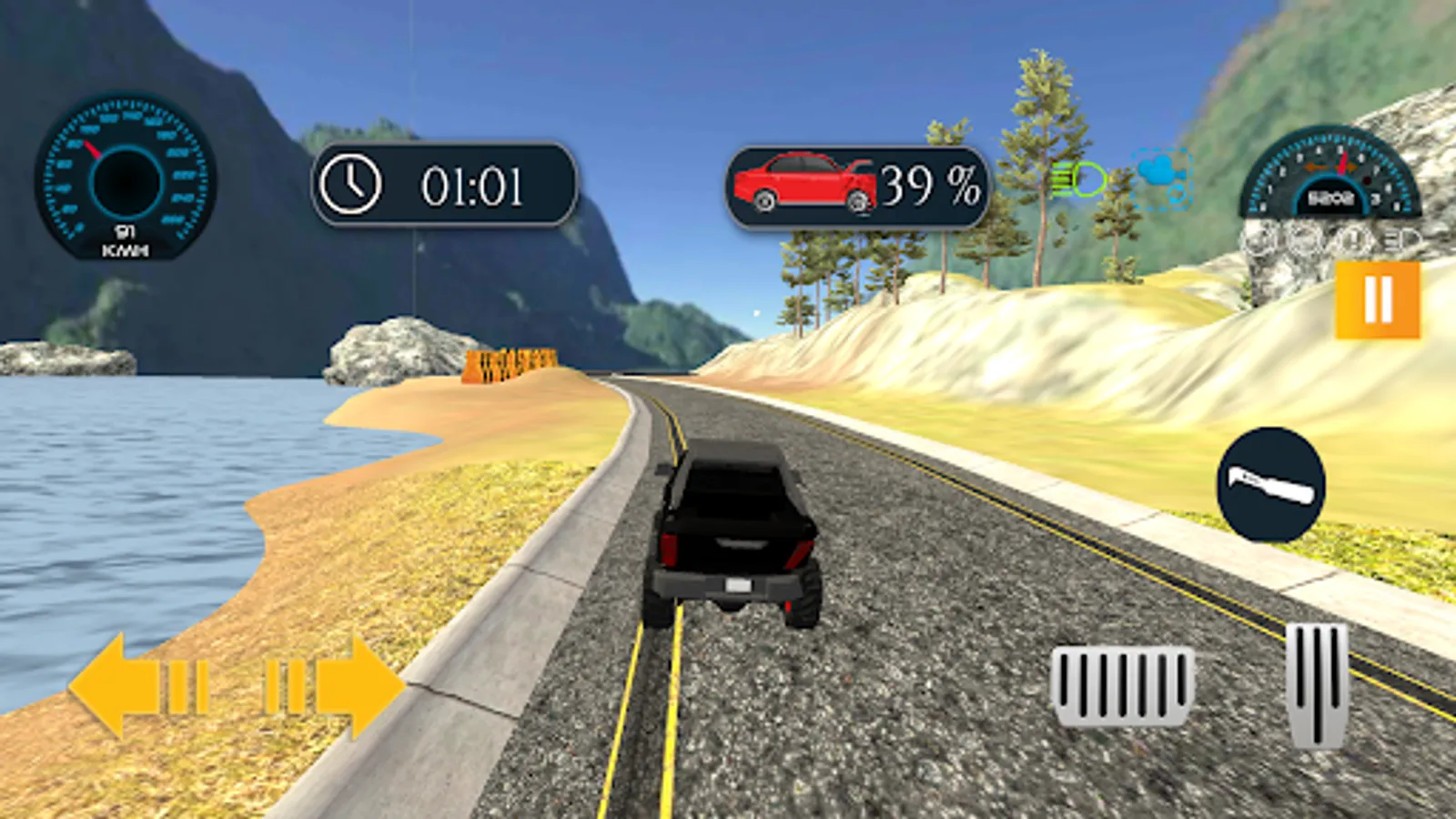This screenshot has width=1456, height=819.
Task: Toggle the green headlights icon
Action: pyautogui.click(x=1078, y=181)
